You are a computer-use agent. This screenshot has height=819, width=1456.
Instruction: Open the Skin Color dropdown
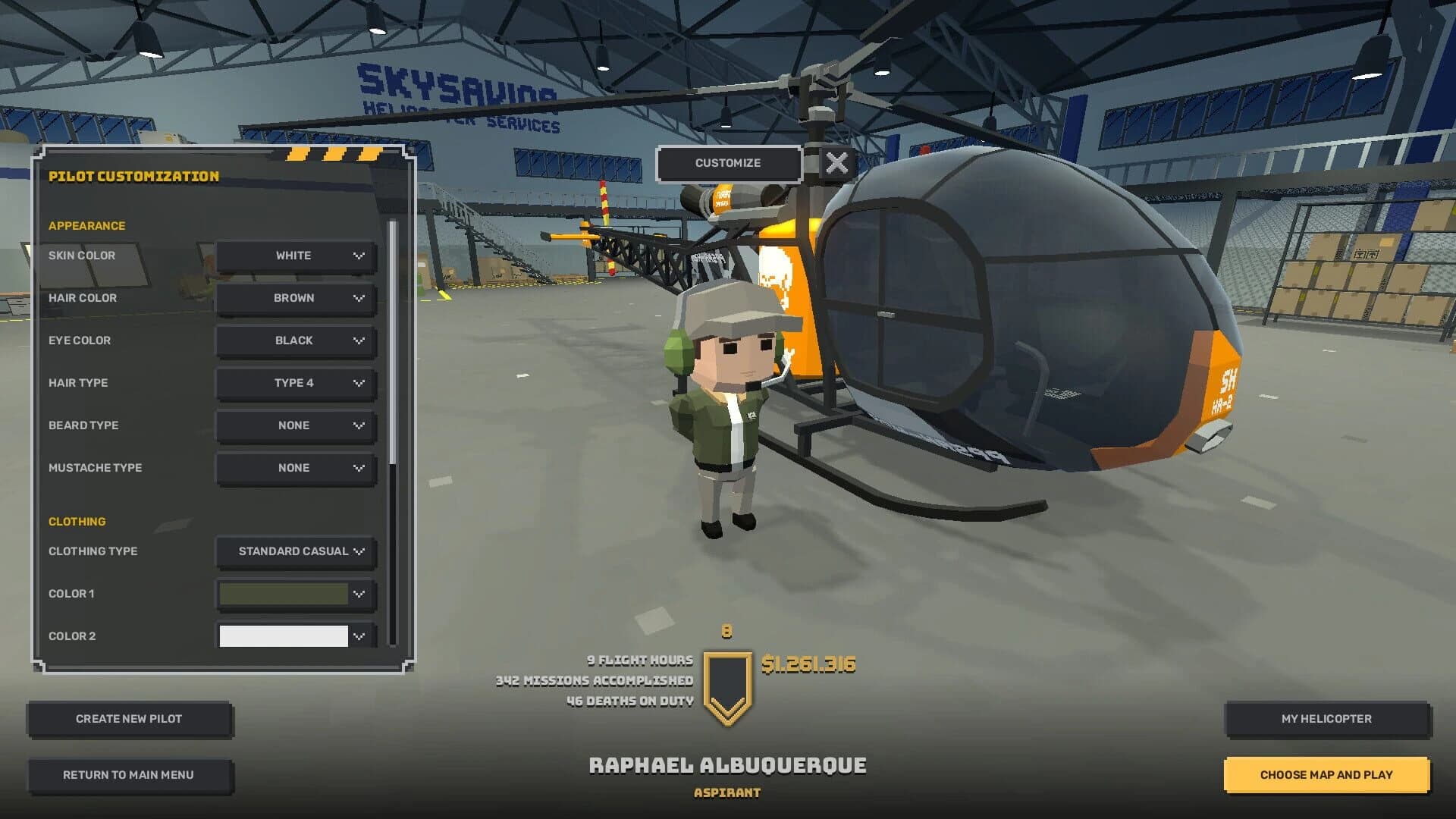[295, 256]
